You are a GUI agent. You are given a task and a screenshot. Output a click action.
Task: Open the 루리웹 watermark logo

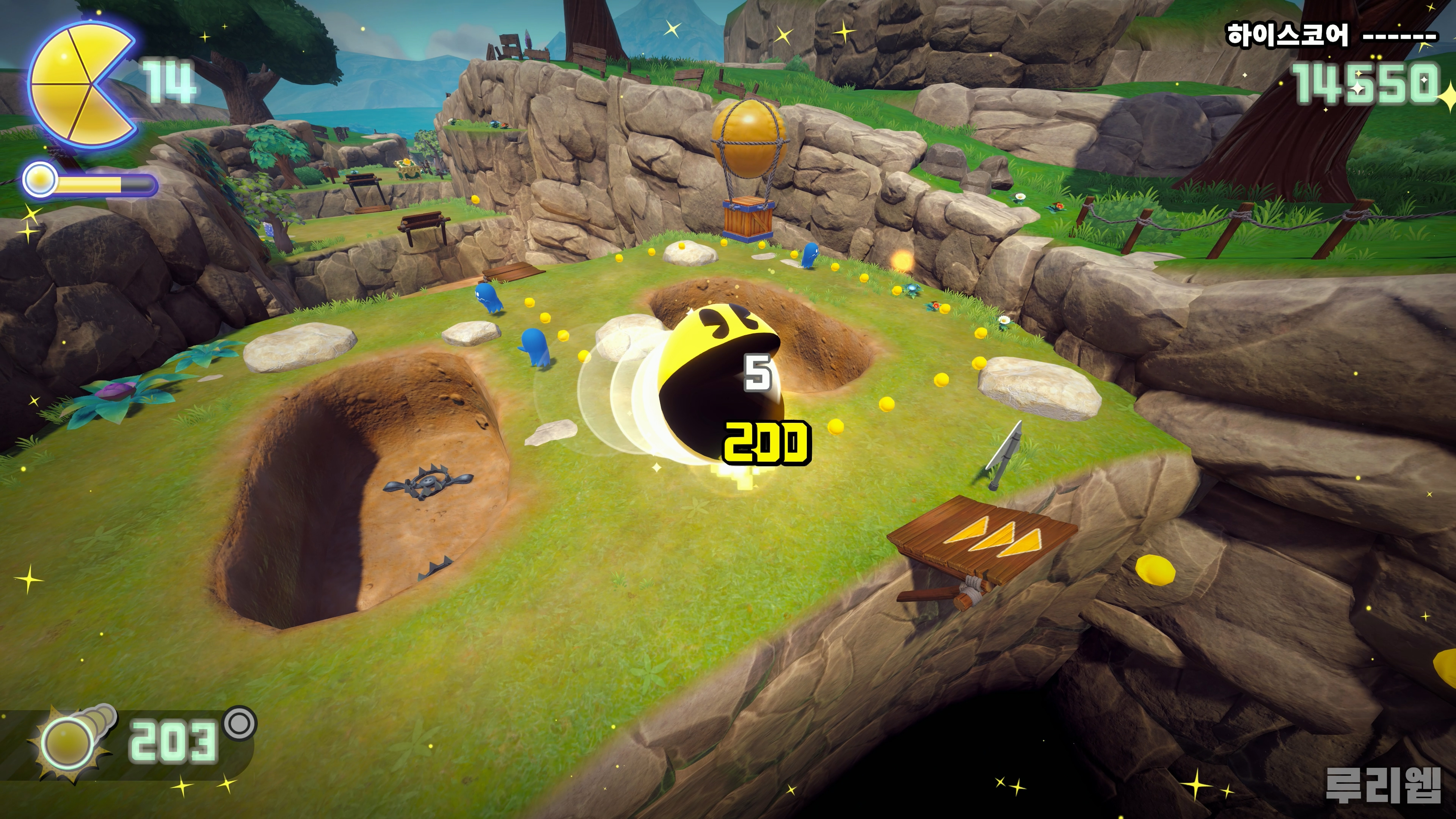click(x=1382, y=785)
